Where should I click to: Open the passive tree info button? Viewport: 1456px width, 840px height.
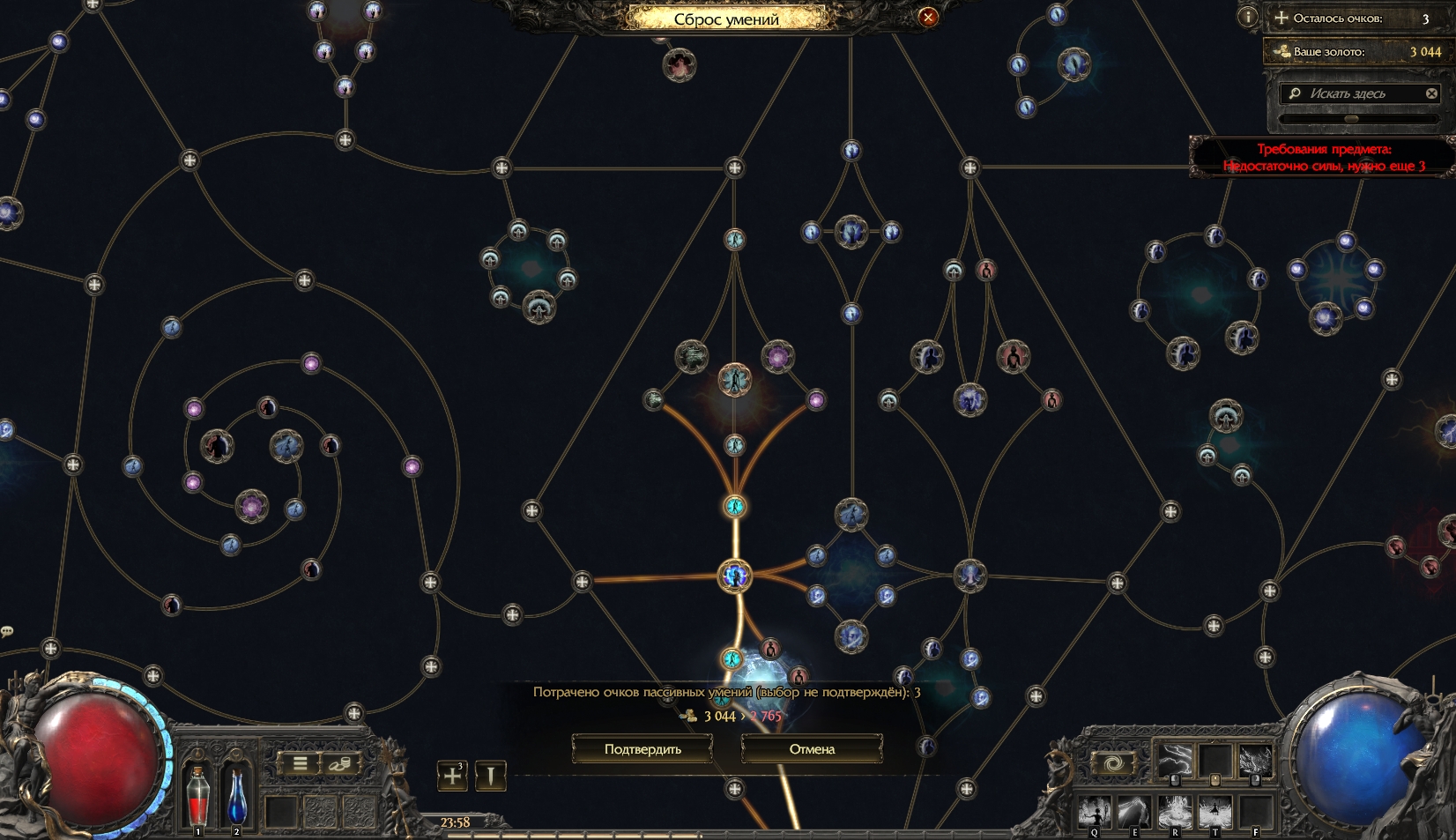coord(1247,17)
